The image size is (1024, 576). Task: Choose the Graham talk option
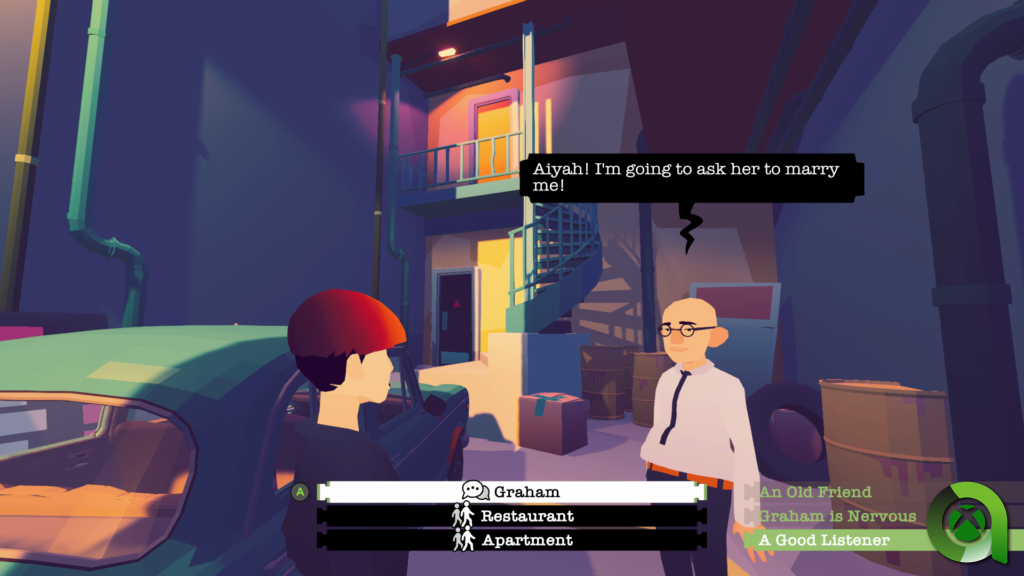(x=511, y=492)
